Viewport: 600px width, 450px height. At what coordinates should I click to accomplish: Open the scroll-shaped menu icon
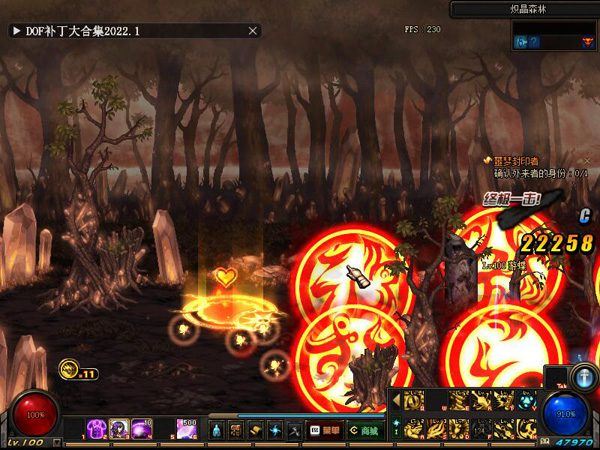(x=236, y=429)
